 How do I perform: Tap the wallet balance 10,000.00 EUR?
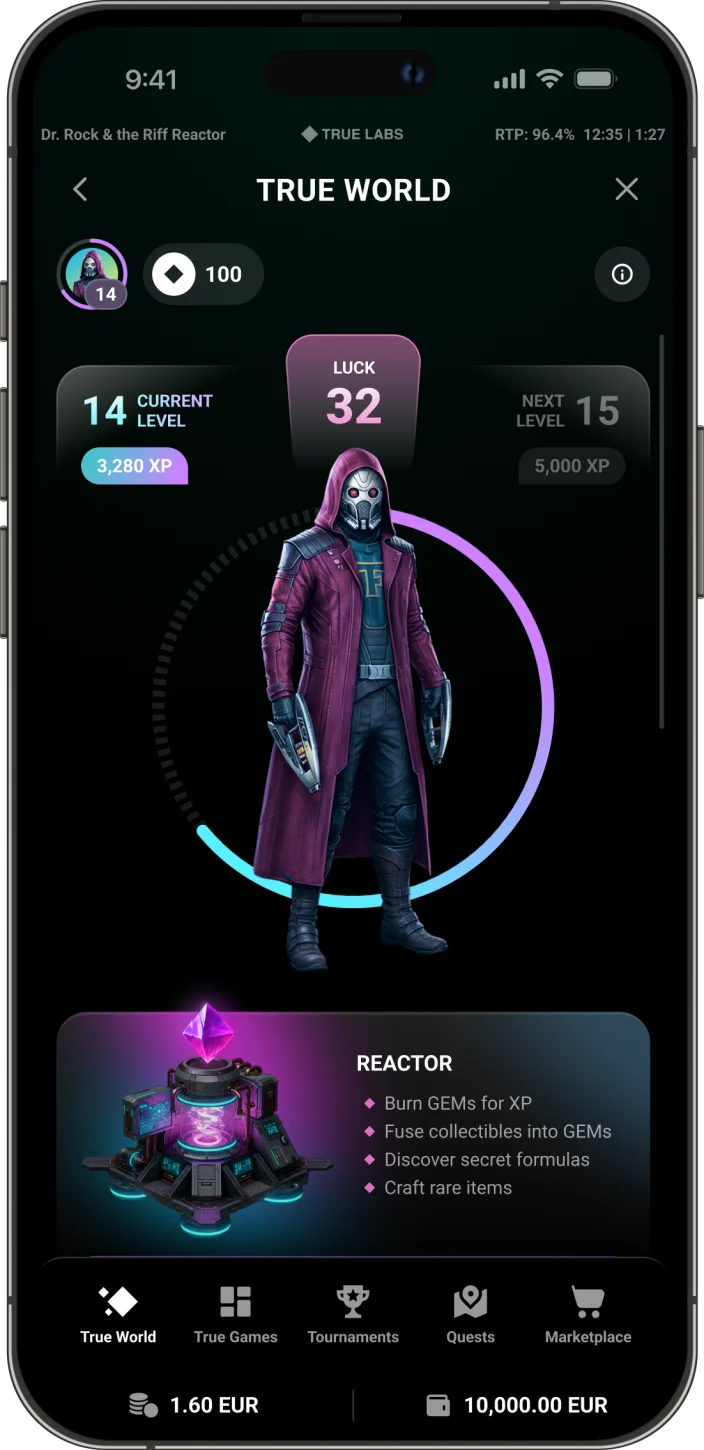(518, 1405)
